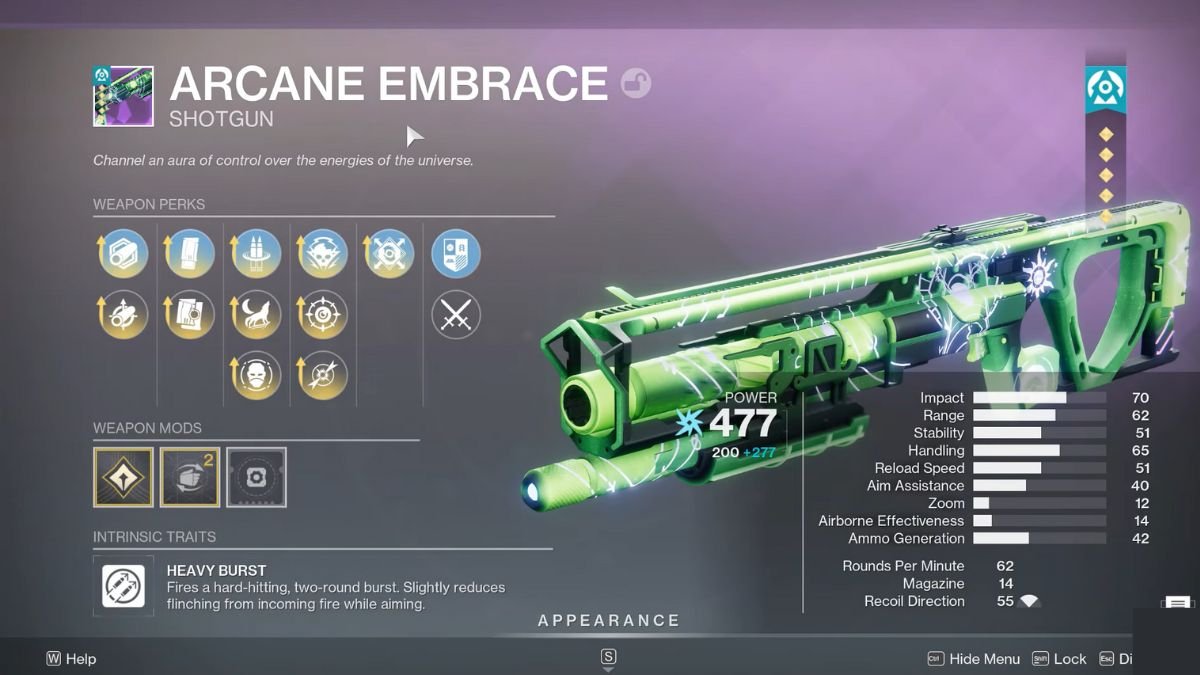Image resolution: width=1200 pixels, height=675 pixels.
Task: Choose the spiked eye crosshair perk
Action: pyautogui.click(x=323, y=315)
